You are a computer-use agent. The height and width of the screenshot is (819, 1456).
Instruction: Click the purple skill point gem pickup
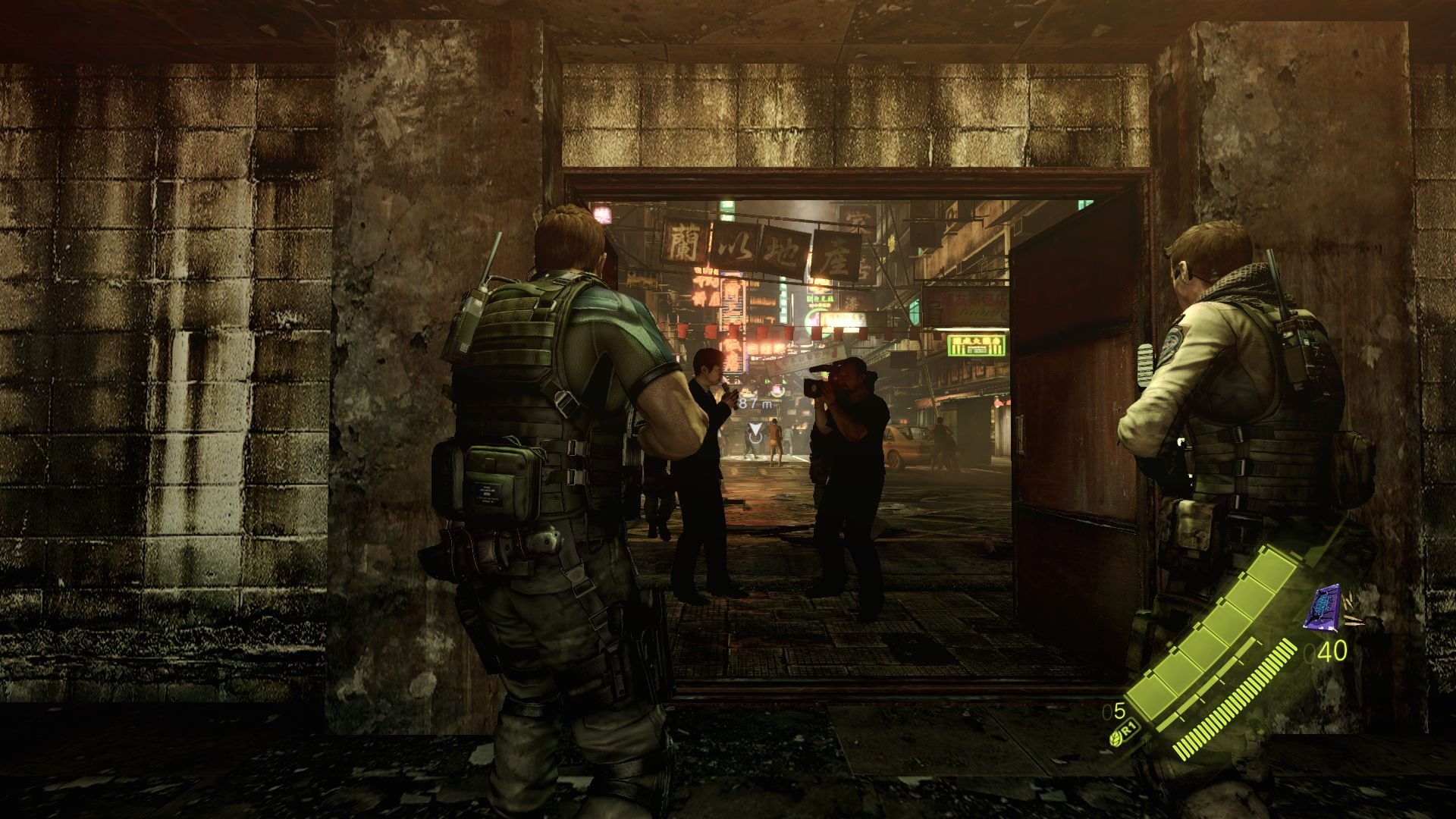[1323, 607]
